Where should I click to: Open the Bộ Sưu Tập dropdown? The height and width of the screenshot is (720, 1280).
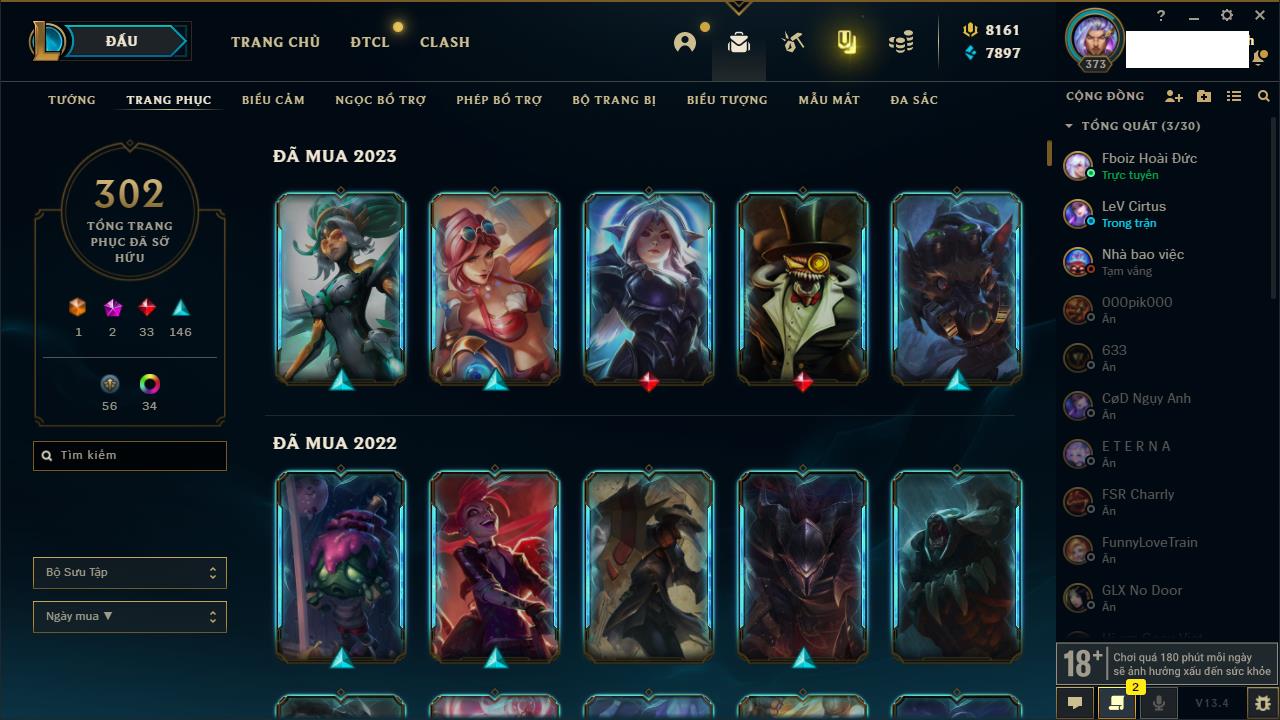130,573
